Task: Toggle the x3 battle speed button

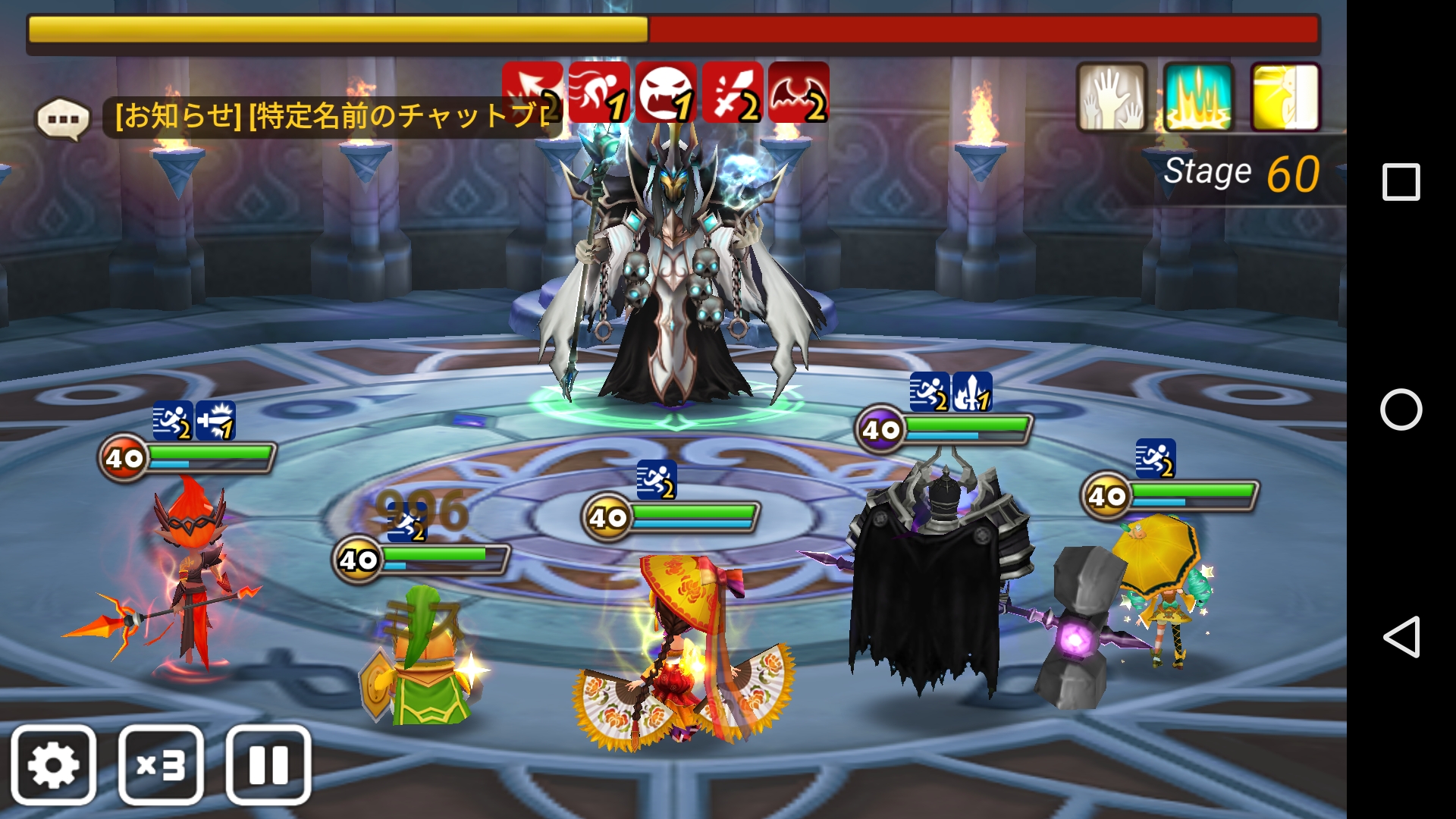Action: point(161,764)
